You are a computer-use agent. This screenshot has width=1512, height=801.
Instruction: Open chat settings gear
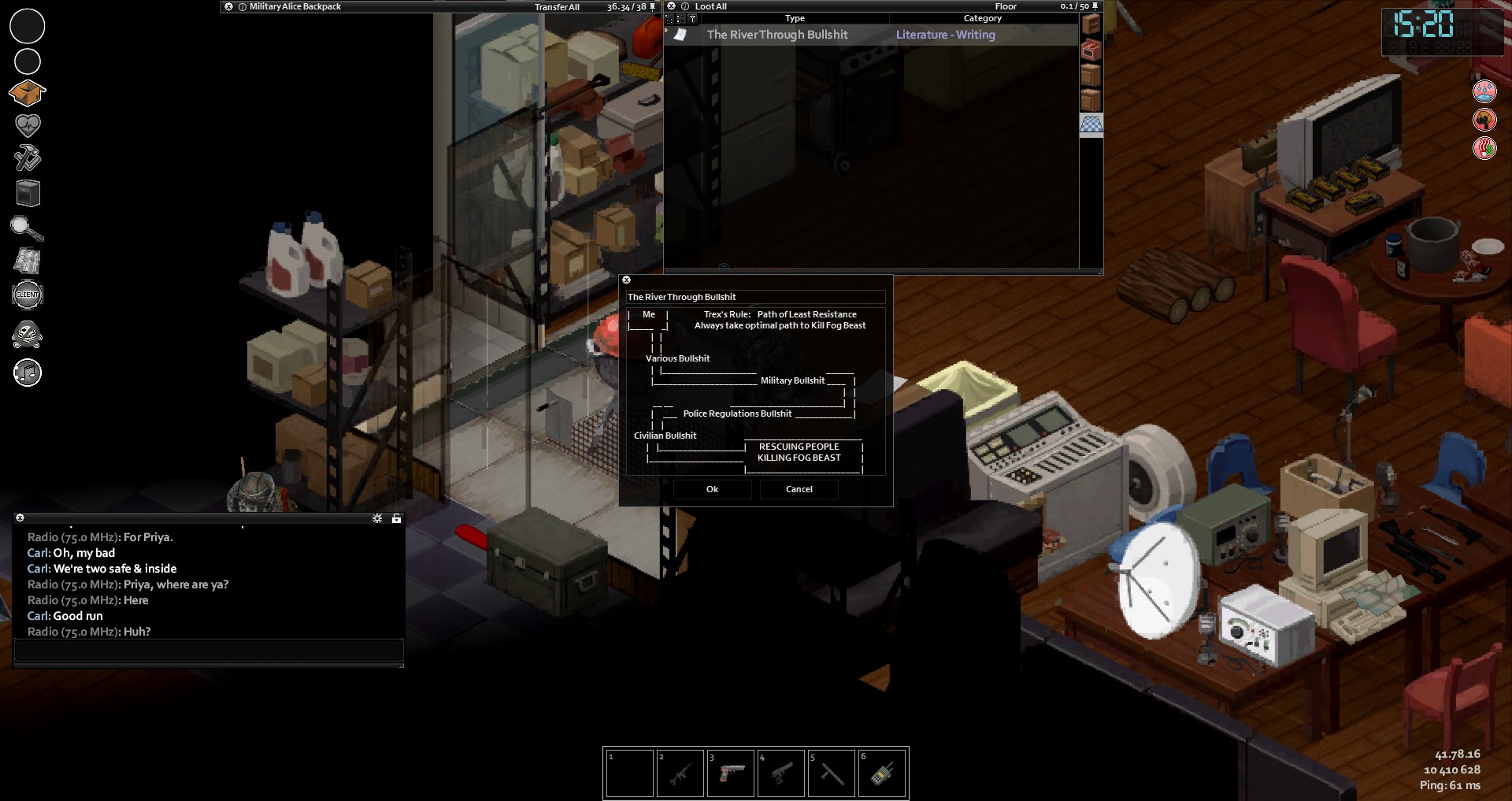pos(377,518)
